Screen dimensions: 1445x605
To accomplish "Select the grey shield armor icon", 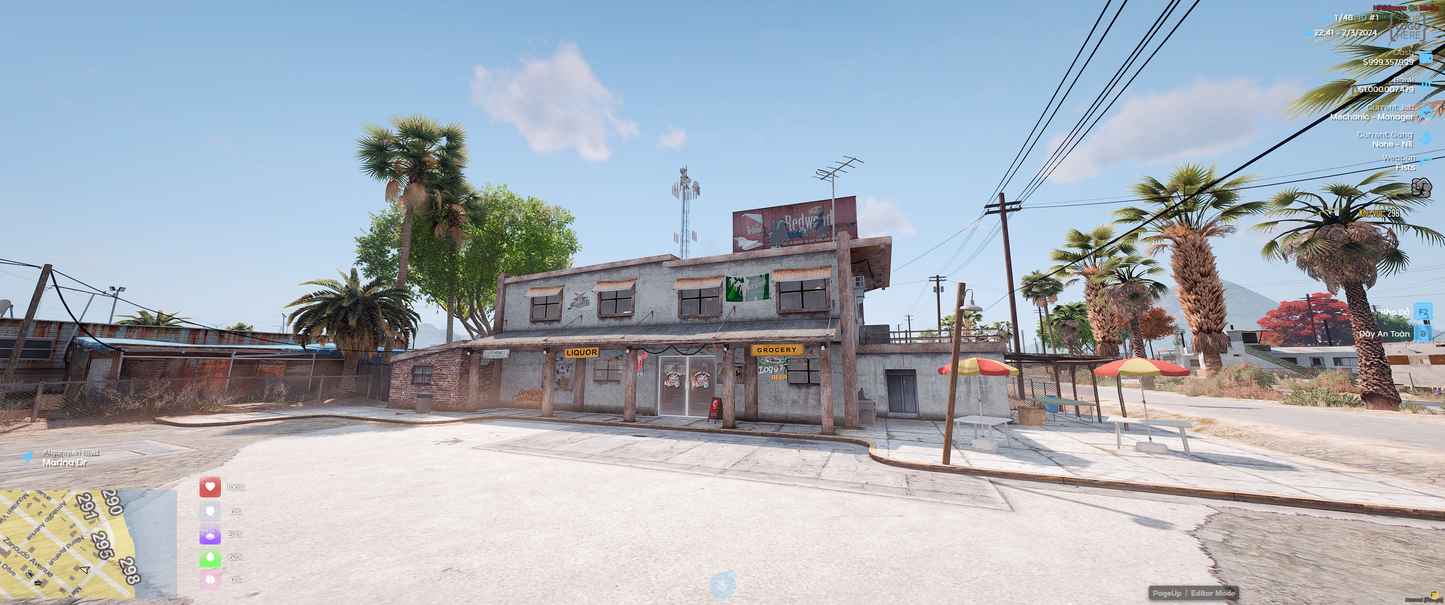I will 210,511.
